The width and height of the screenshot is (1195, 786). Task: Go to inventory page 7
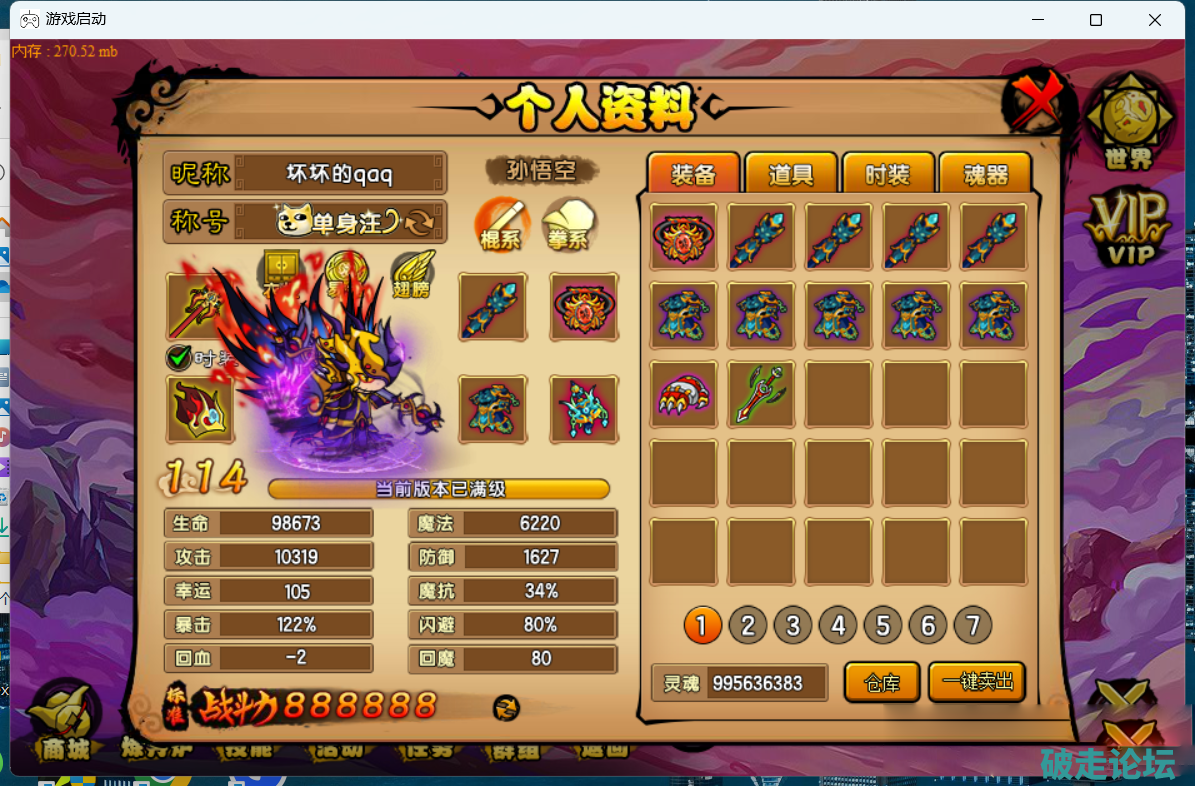click(972, 626)
